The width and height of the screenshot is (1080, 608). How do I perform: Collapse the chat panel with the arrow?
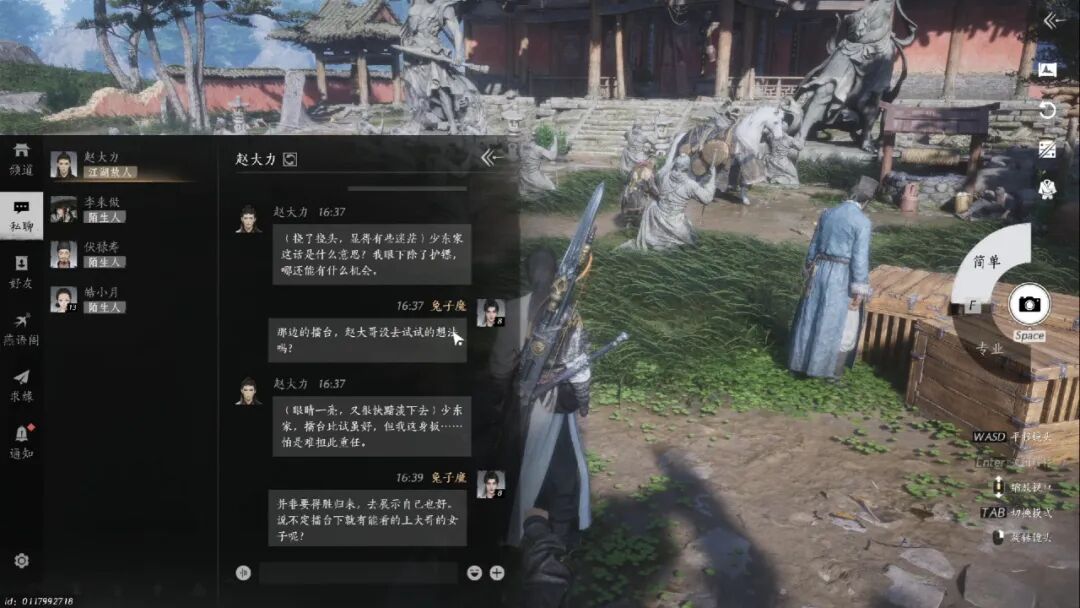click(490, 157)
